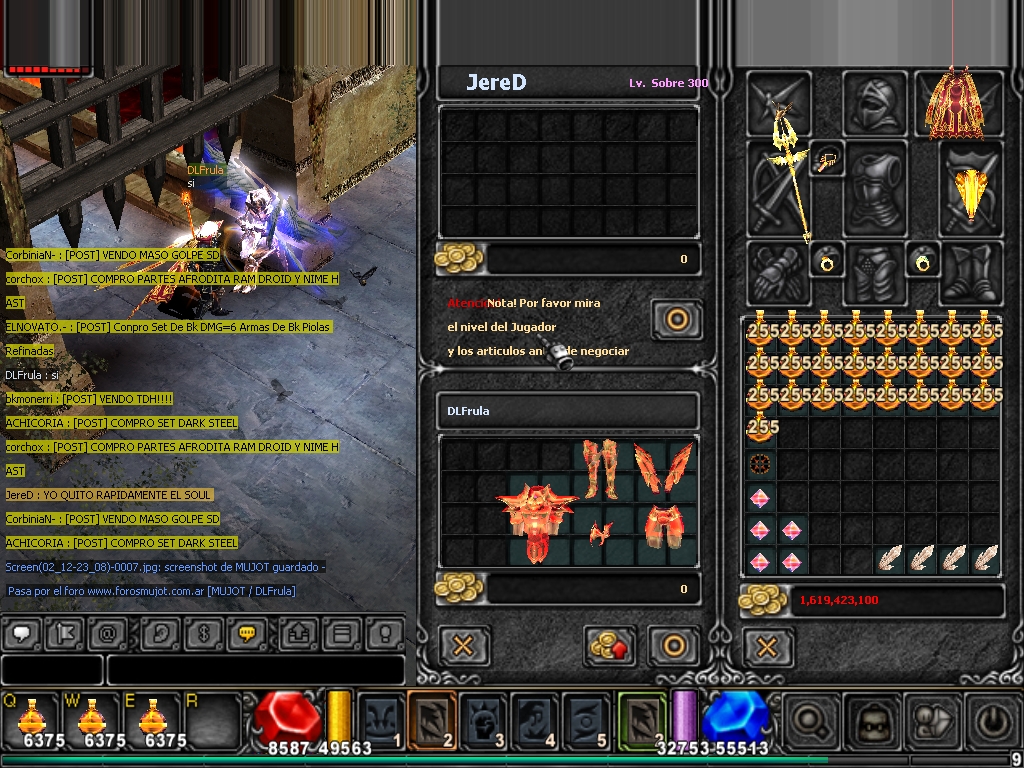
Task: Select the red armor chestpiece in trade
Action: (540, 520)
